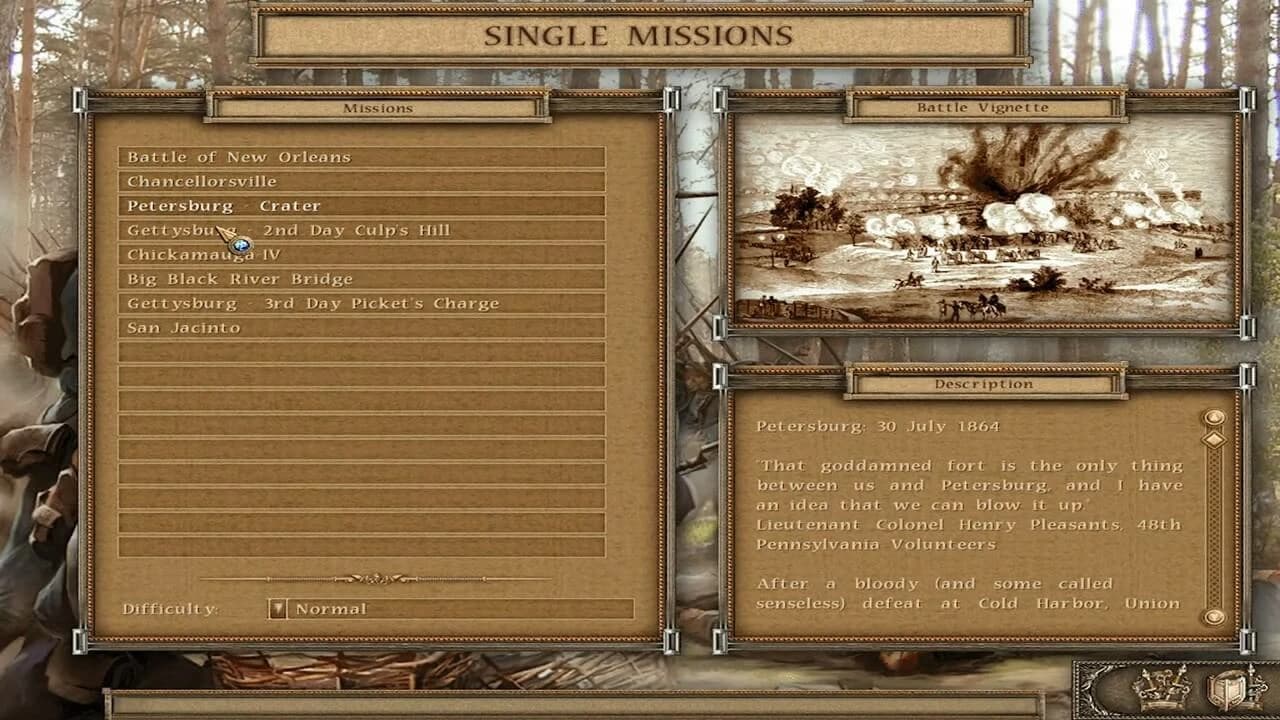1280x720 pixels.
Task: Choose the San Jacinto mission
Action: (x=361, y=327)
